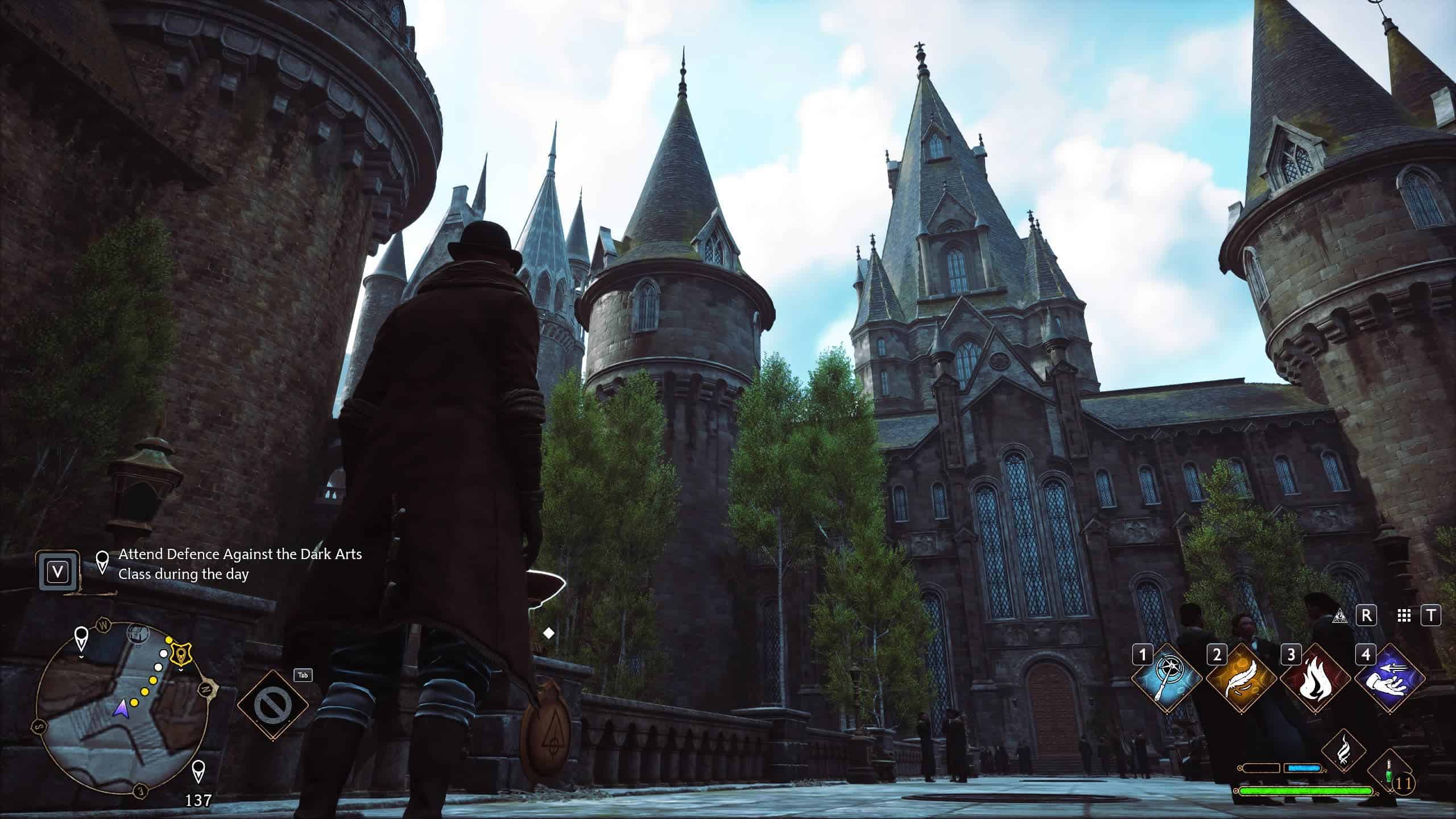Choose the Accio summoning hand spell
Screen dimensions: 1456x819
(x=1389, y=679)
